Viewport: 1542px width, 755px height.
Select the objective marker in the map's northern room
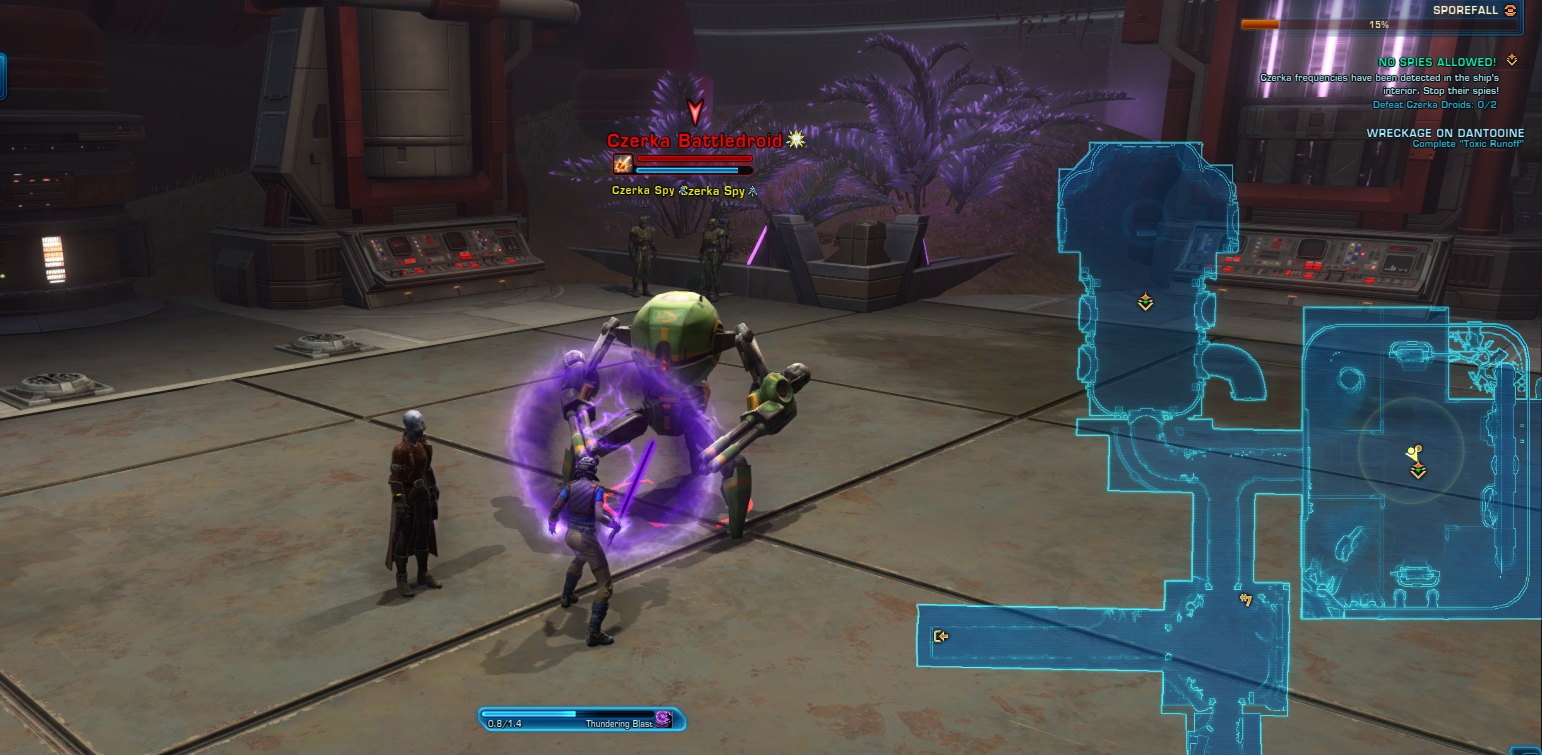tap(1145, 301)
